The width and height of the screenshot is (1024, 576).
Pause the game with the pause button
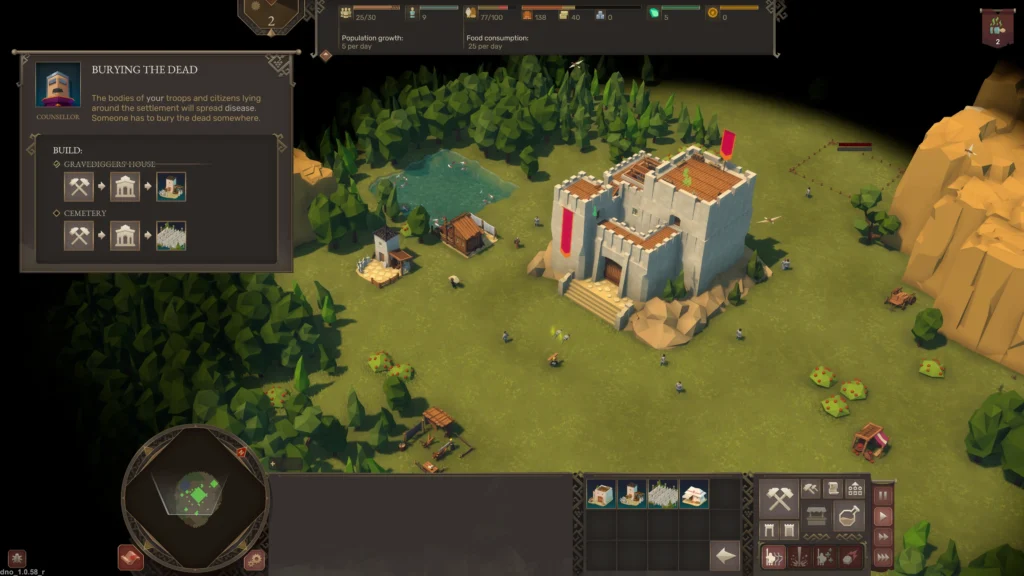tap(883, 496)
